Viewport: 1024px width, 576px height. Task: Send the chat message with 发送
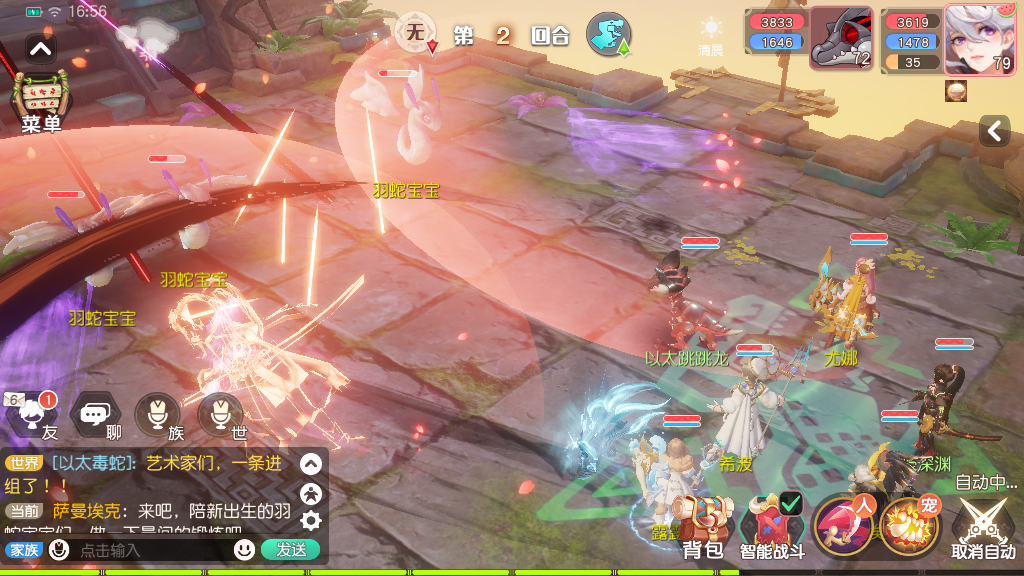291,549
